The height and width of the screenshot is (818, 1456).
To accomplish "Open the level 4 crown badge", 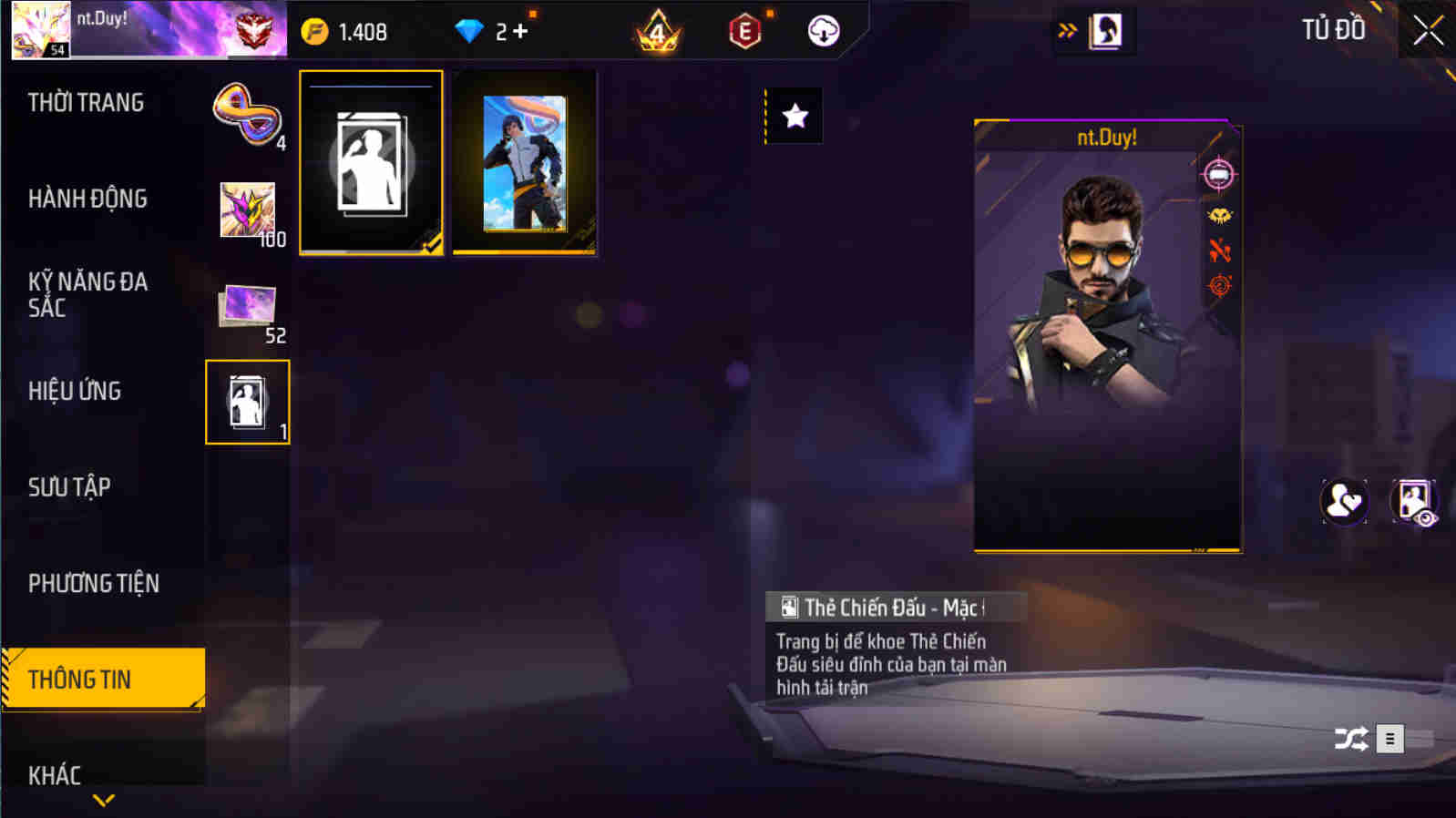I will [659, 29].
